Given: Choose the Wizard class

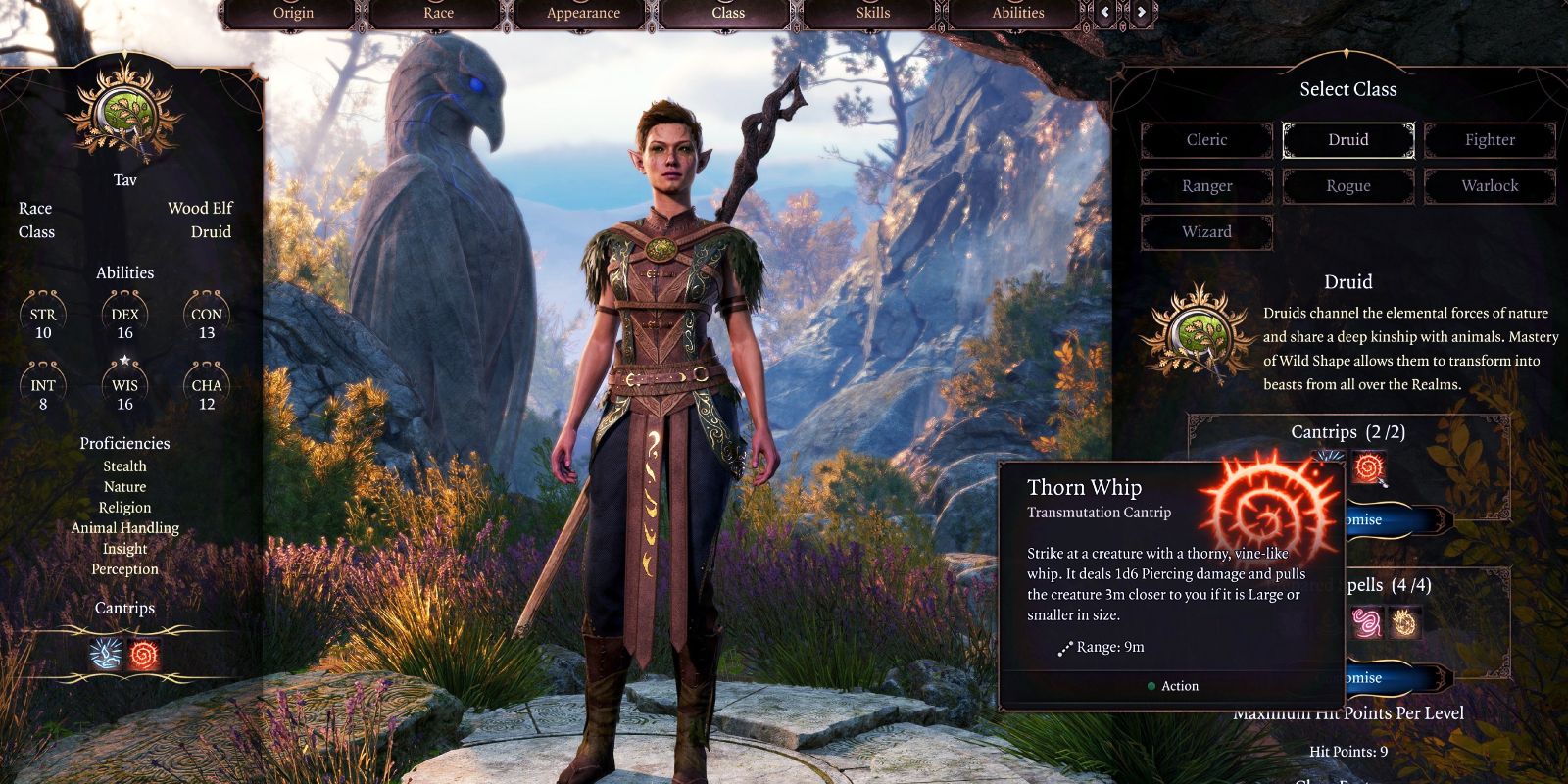Looking at the screenshot, I should (x=1206, y=232).
